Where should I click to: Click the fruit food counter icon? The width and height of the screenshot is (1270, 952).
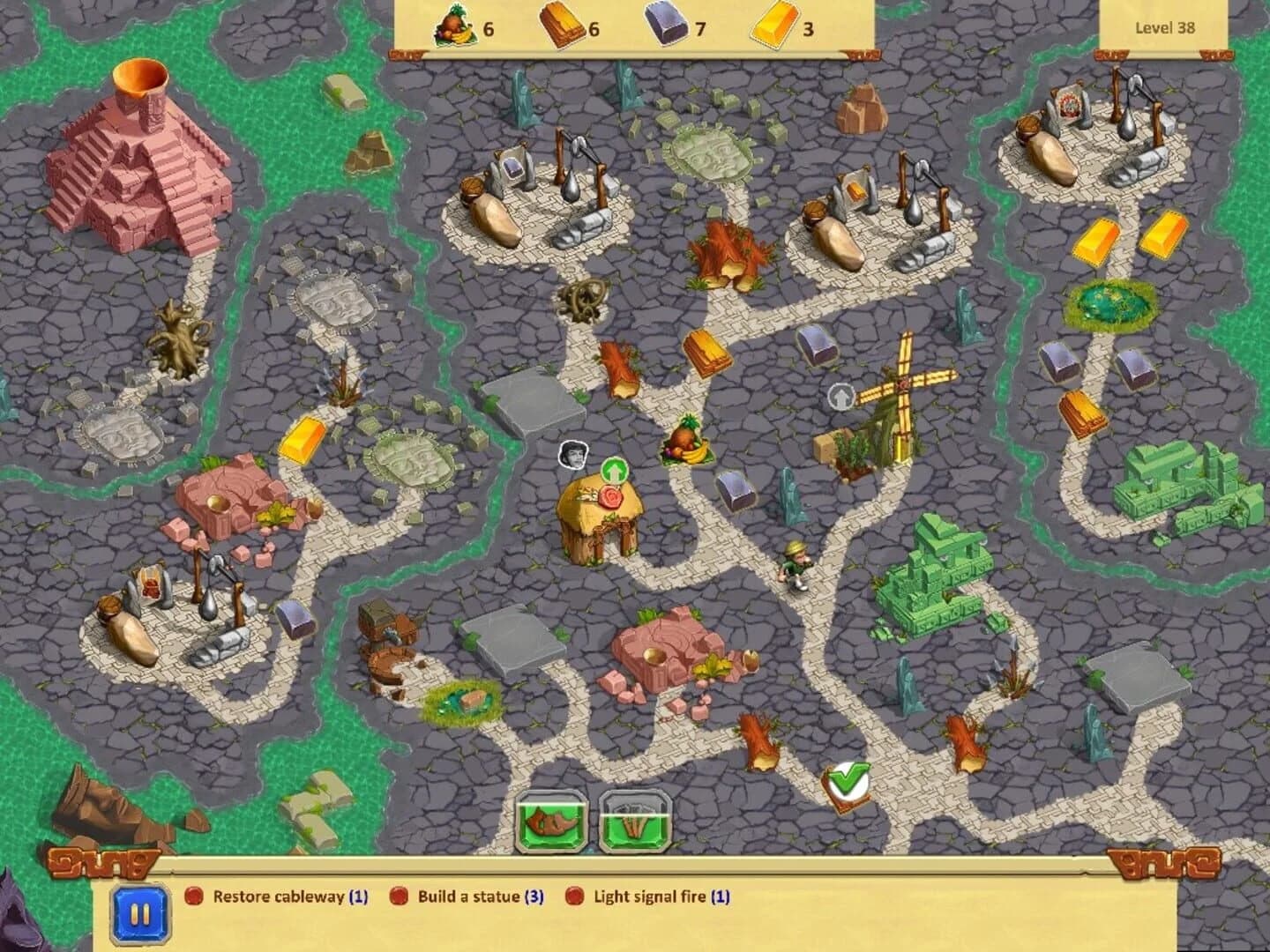pyautogui.click(x=455, y=26)
